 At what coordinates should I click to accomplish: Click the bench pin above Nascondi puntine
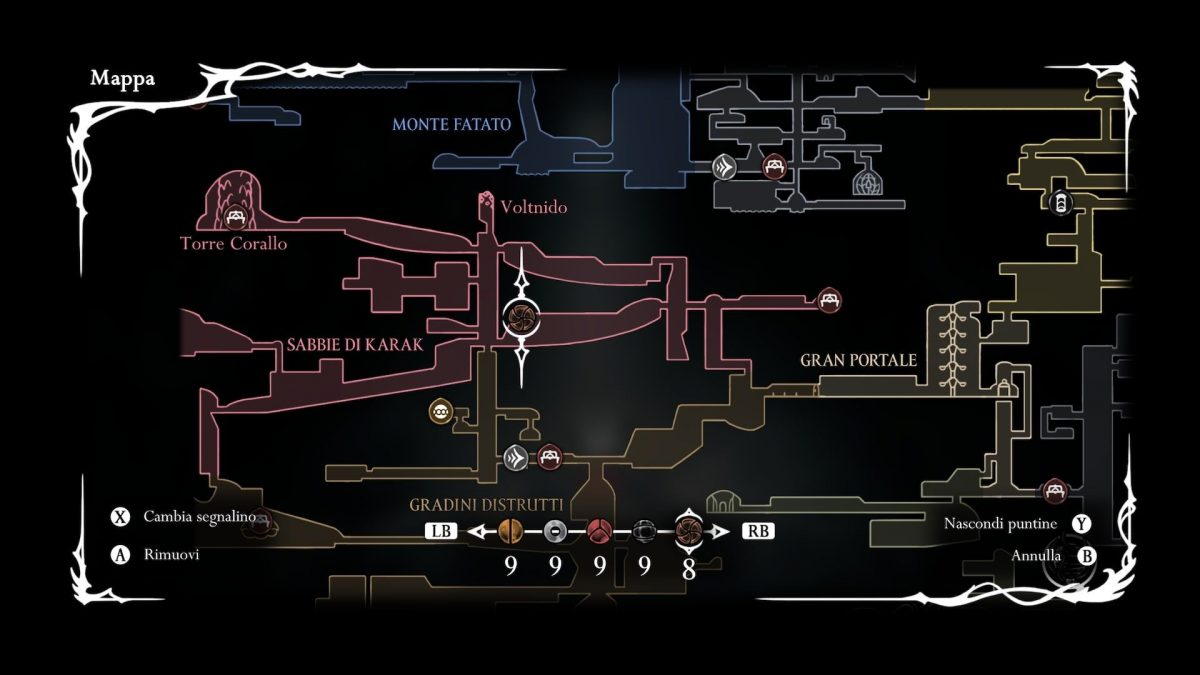pyautogui.click(x=1053, y=490)
